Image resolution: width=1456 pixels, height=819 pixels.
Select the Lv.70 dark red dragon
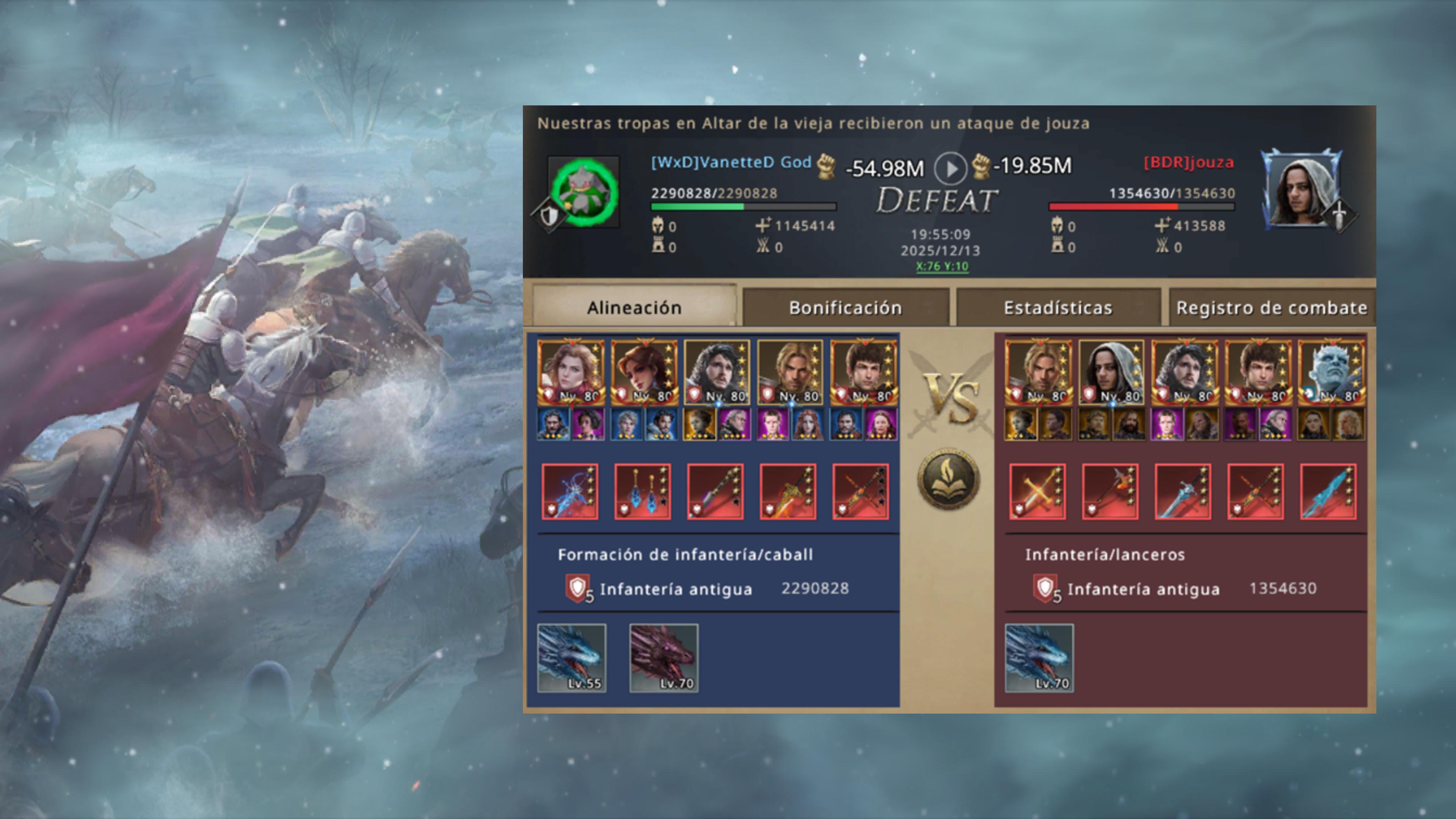point(664,658)
